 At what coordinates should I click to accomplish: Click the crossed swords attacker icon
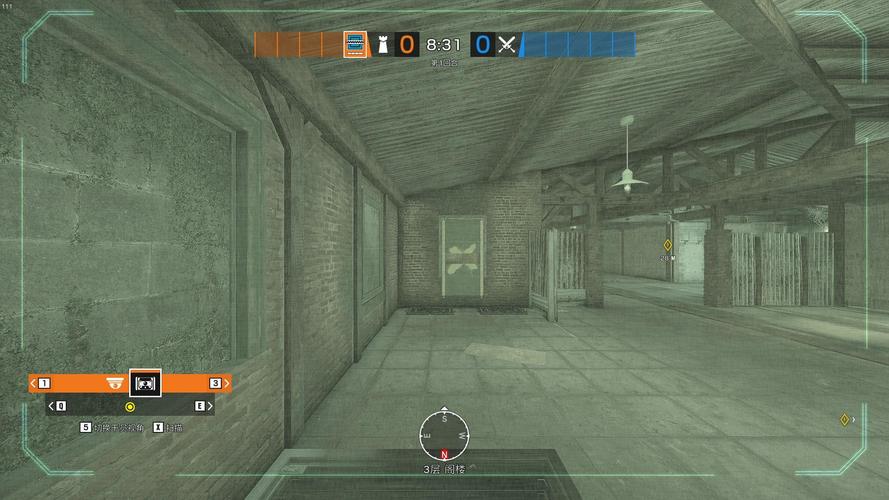point(507,44)
